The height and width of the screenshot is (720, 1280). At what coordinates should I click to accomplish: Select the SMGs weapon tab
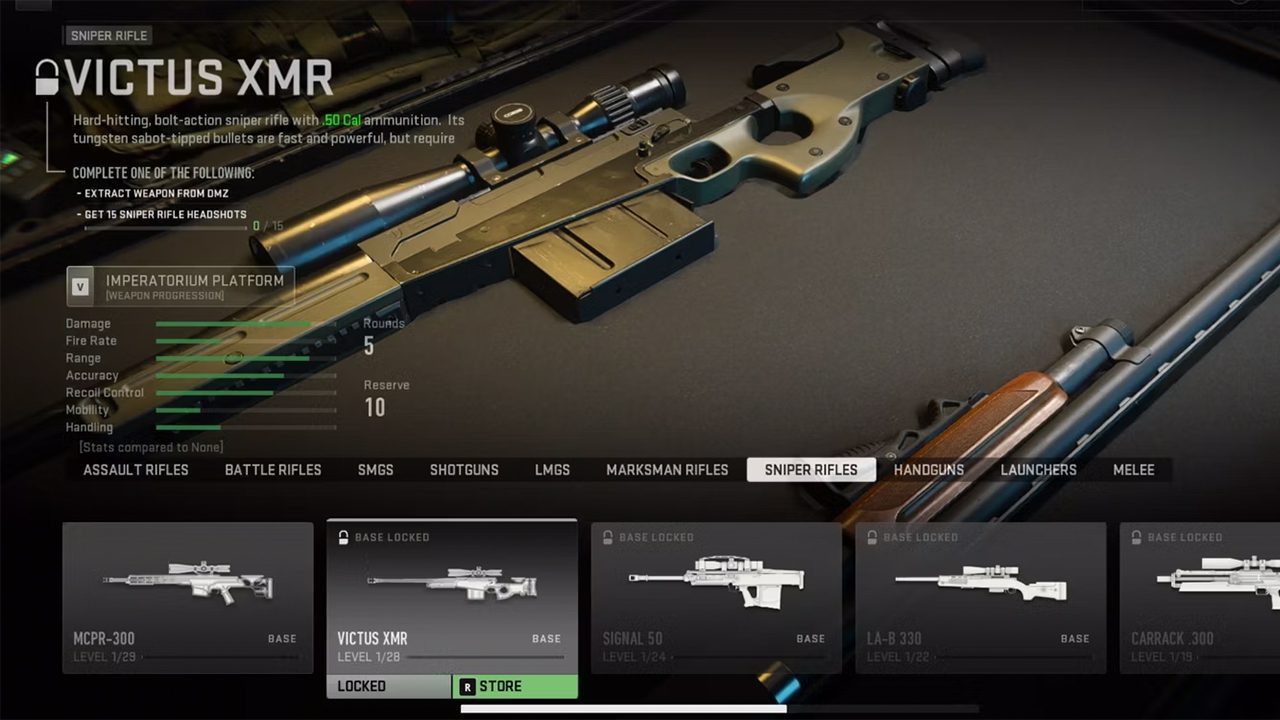coord(376,470)
